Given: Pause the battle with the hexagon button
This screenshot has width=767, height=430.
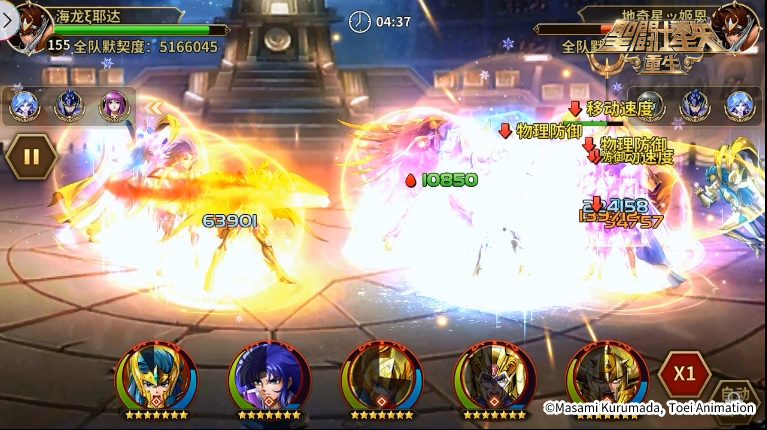Looking at the screenshot, I should (30, 156).
